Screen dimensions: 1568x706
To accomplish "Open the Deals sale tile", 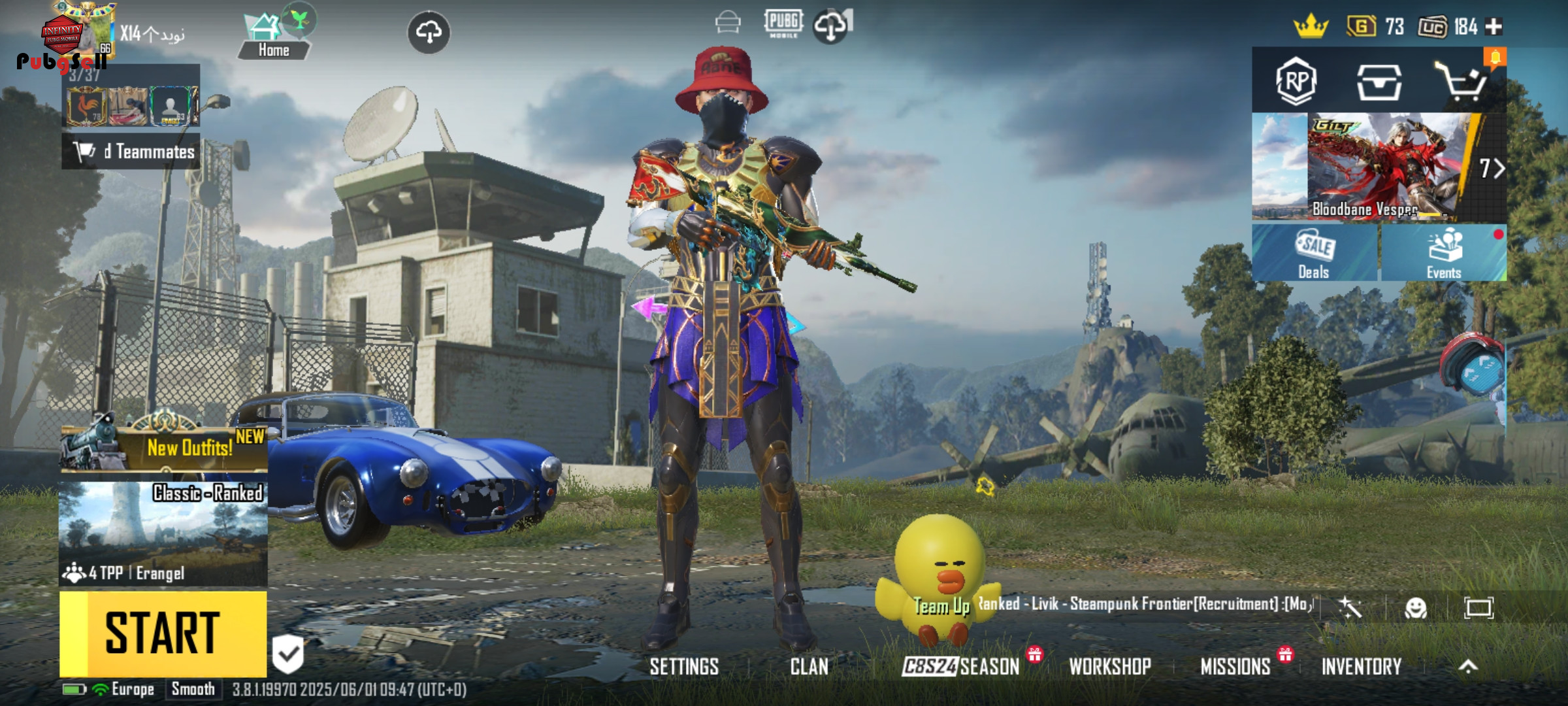I will 1314,253.
